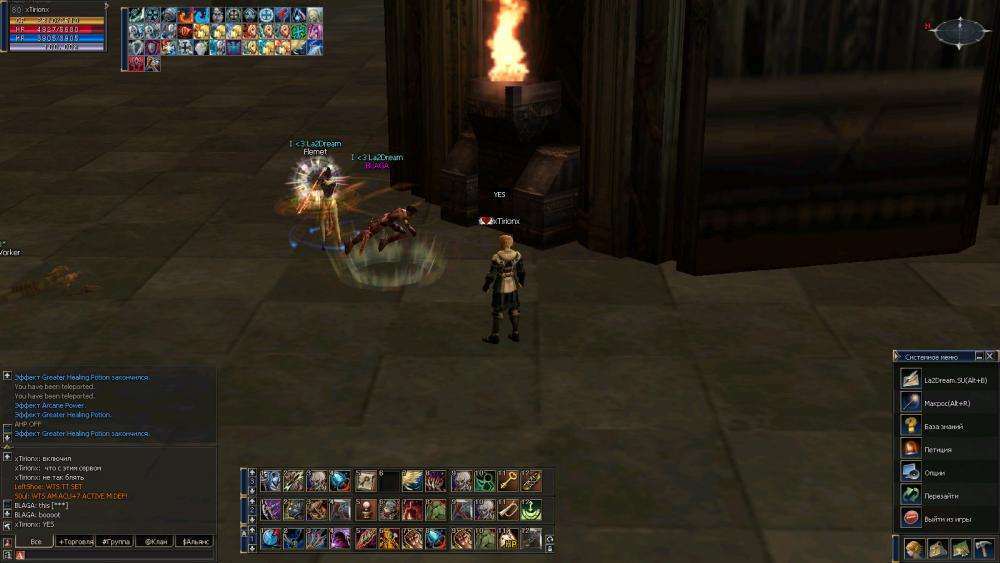Switch to the $Альянс alliance chat tab
Image resolution: width=1000 pixels, height=563 pixels.
point(194,541)
